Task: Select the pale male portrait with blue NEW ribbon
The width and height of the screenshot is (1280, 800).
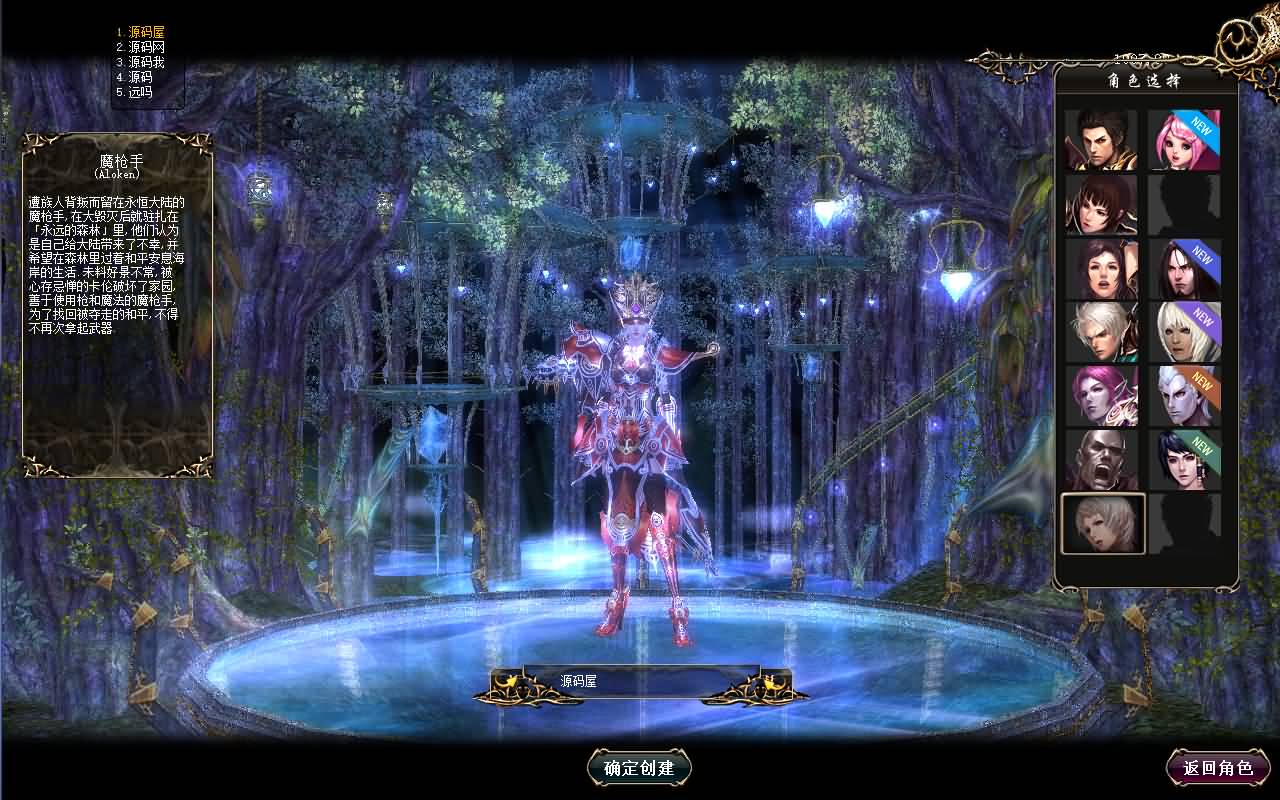Action: pyautogui.click(x=1185, y=268)
